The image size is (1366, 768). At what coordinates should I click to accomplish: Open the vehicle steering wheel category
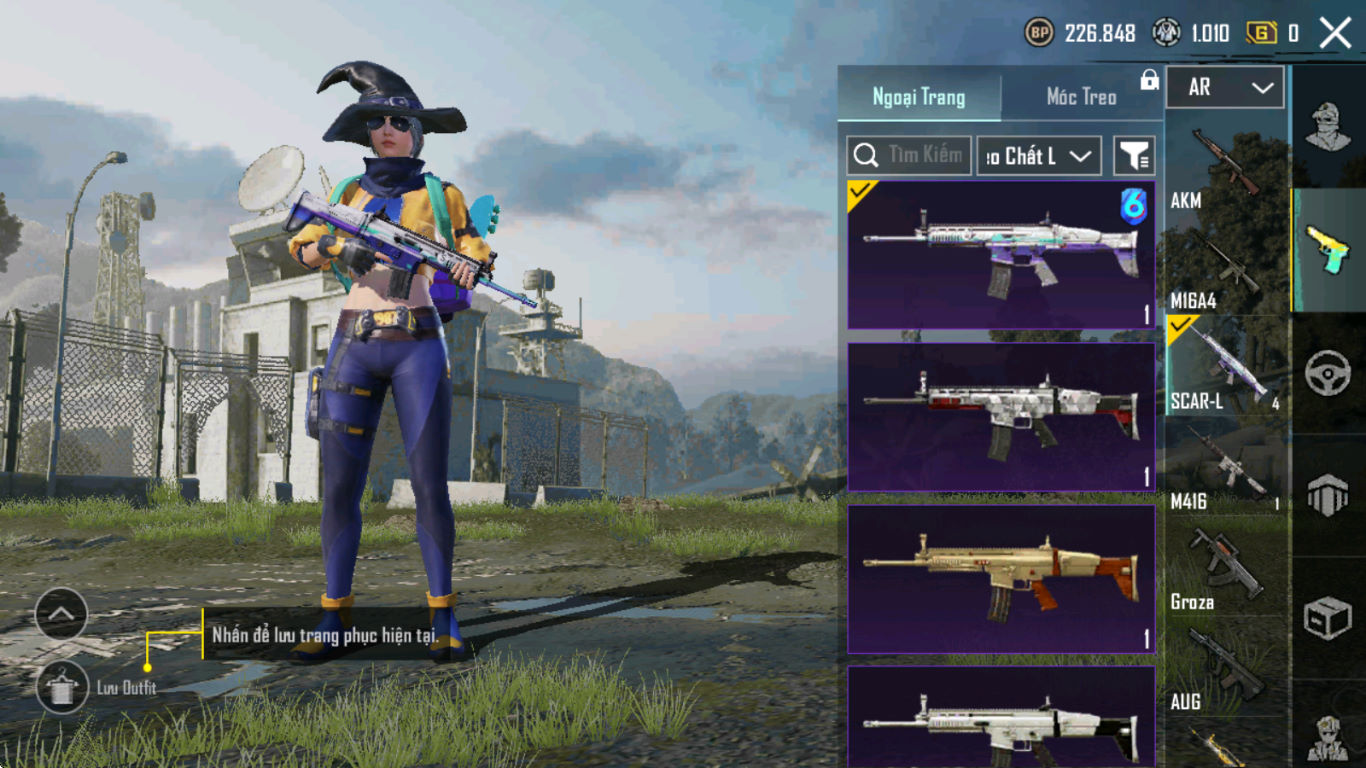point(1328,373)
